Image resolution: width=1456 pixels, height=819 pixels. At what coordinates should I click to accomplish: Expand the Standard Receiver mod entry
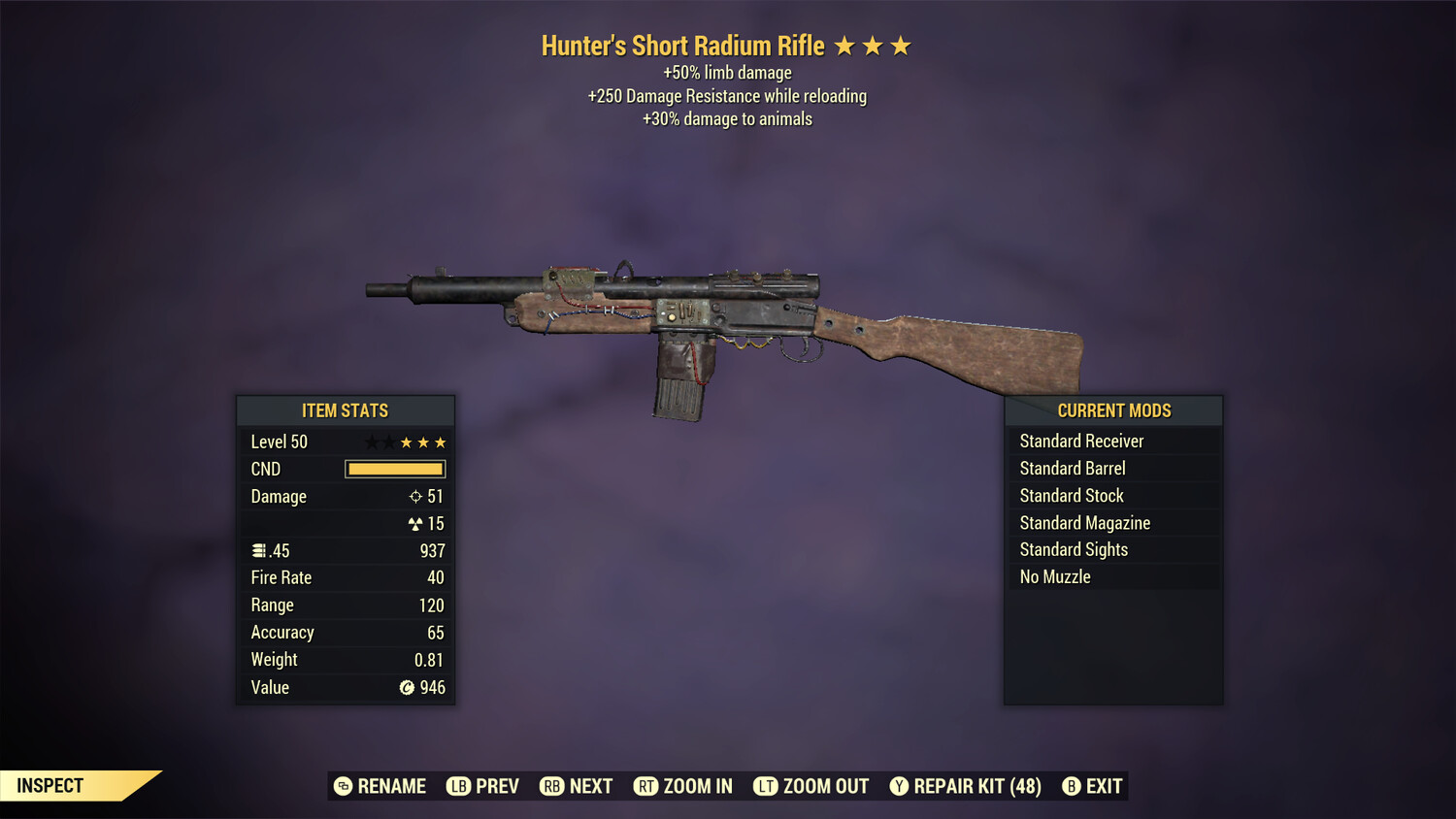pos(1113,441)
